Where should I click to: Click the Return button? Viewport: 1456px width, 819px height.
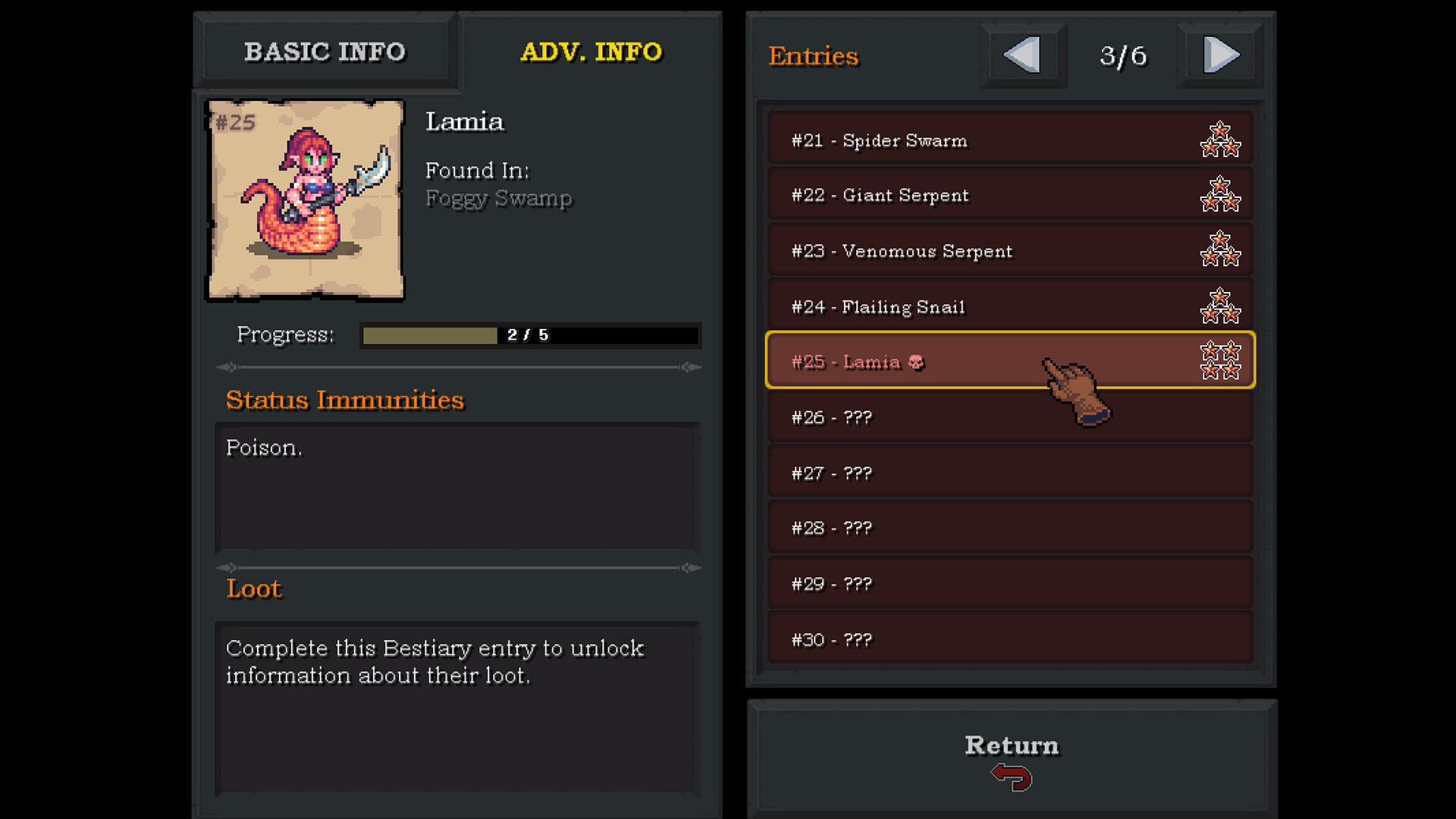[1011, 745]
